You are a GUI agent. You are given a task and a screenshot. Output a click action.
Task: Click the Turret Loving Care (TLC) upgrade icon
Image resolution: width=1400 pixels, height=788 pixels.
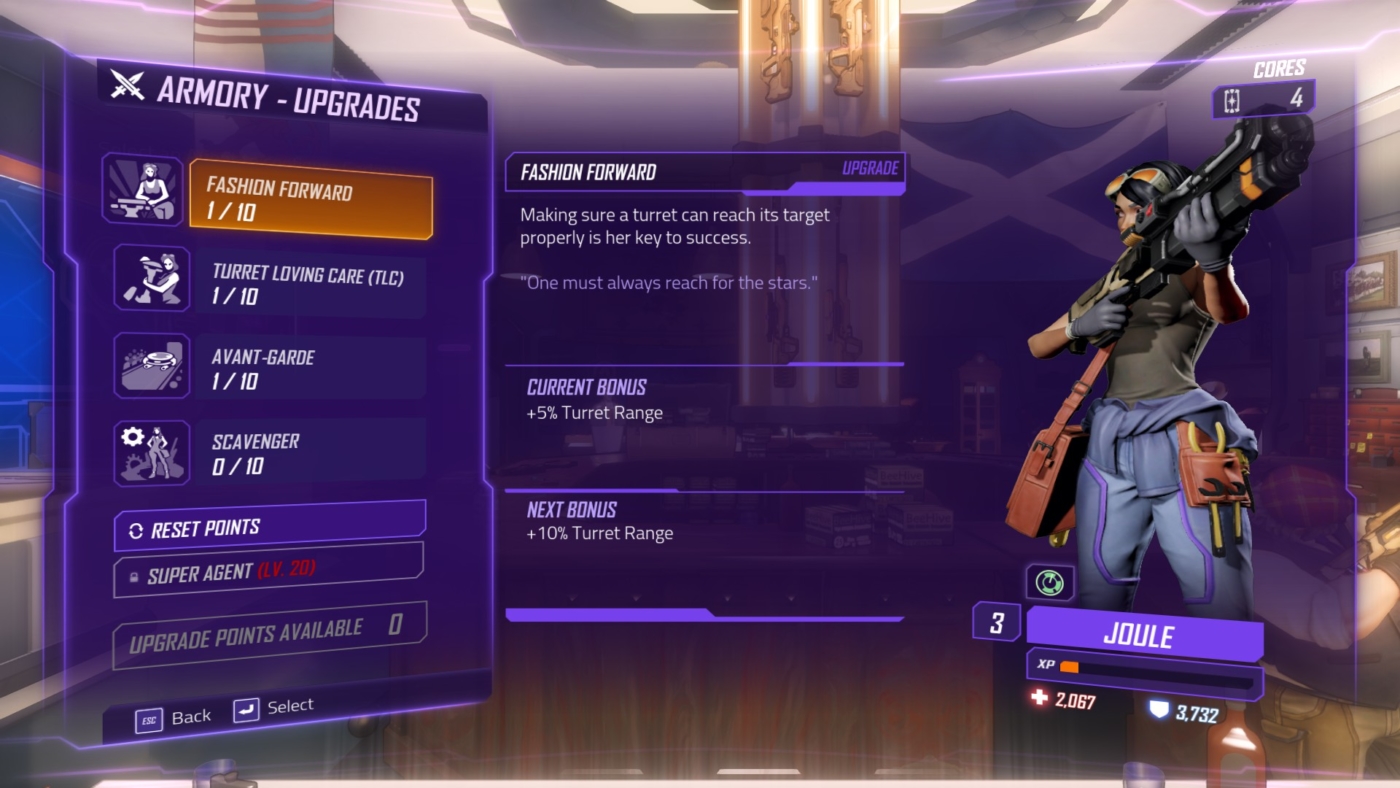[x=151, y=278]
